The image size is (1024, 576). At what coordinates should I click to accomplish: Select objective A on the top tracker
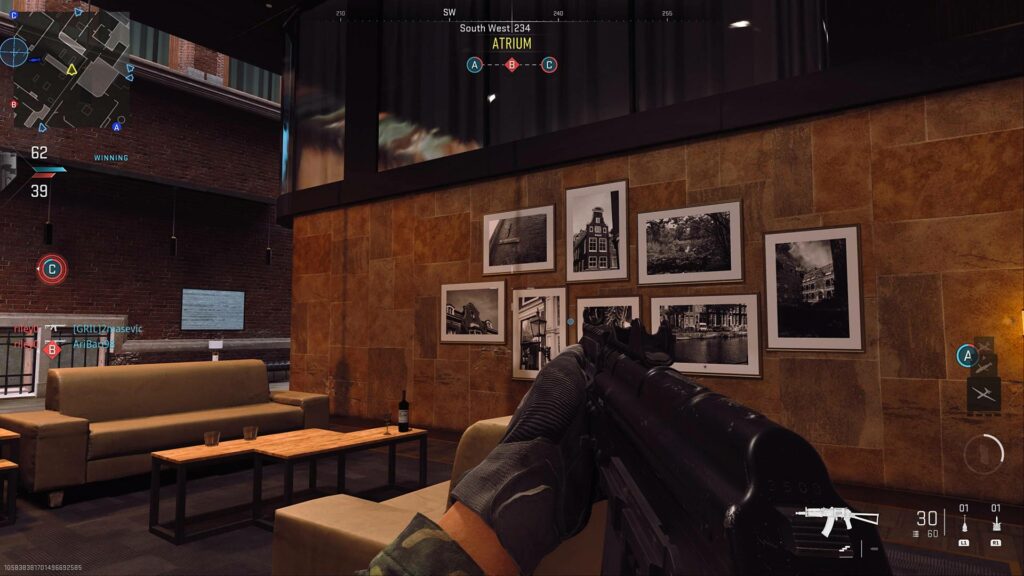point(475,65)
